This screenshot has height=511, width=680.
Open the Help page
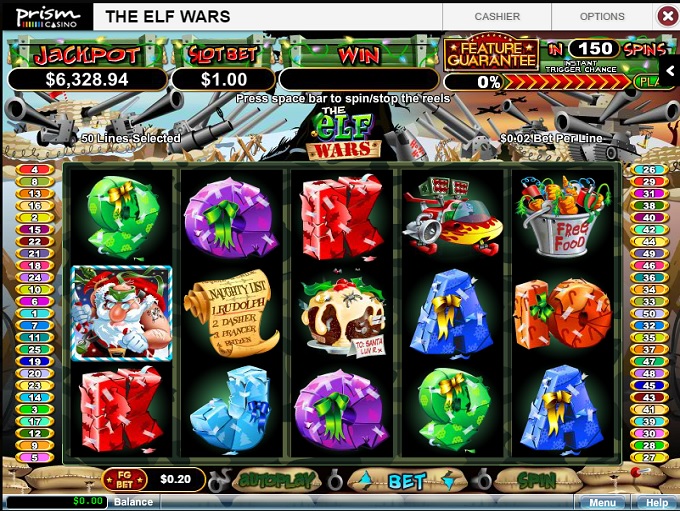click(x=656, y=503)
